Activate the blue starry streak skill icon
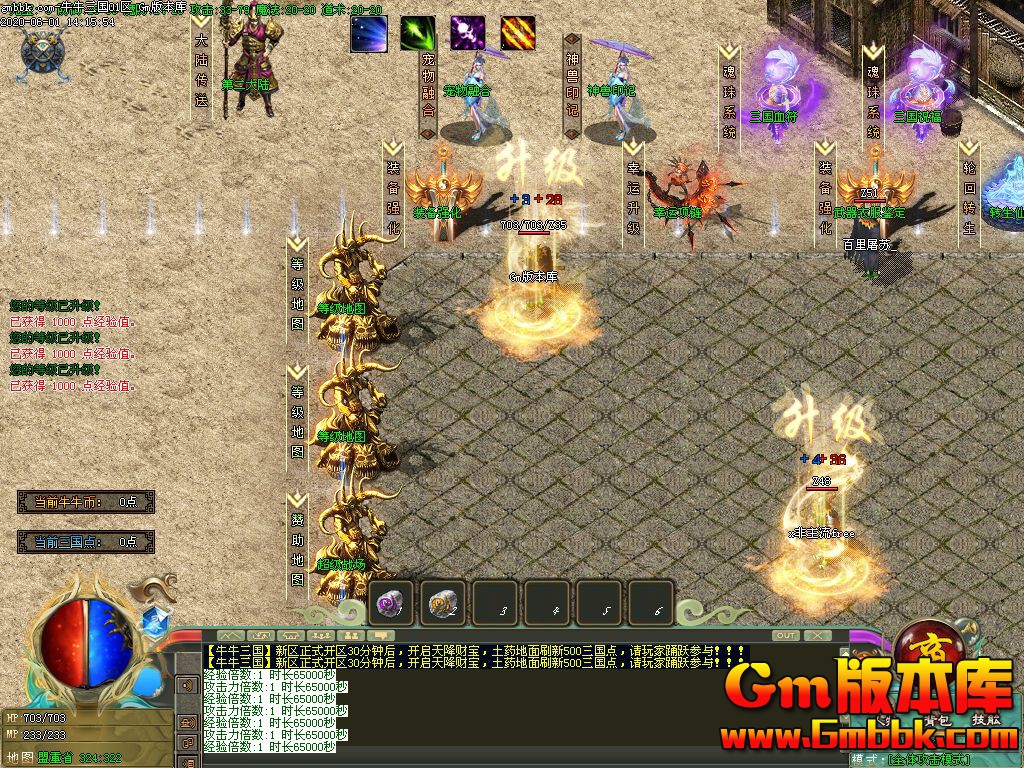Viewport: 1024px width, 768px height. pyautogui.click(x=368, y=34)
